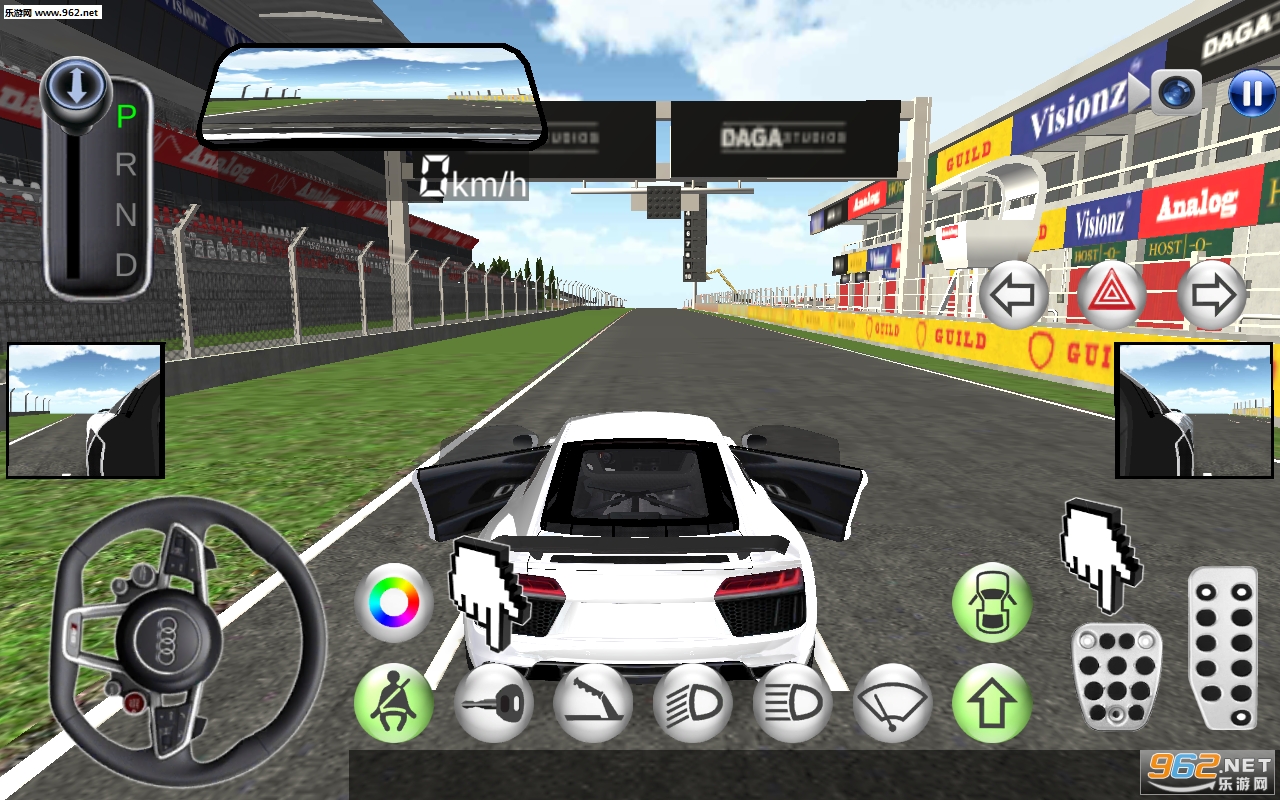Screen dimensions: 1280x800
Task: Toggle the seatbelt button
Action: tap(393, 703)
